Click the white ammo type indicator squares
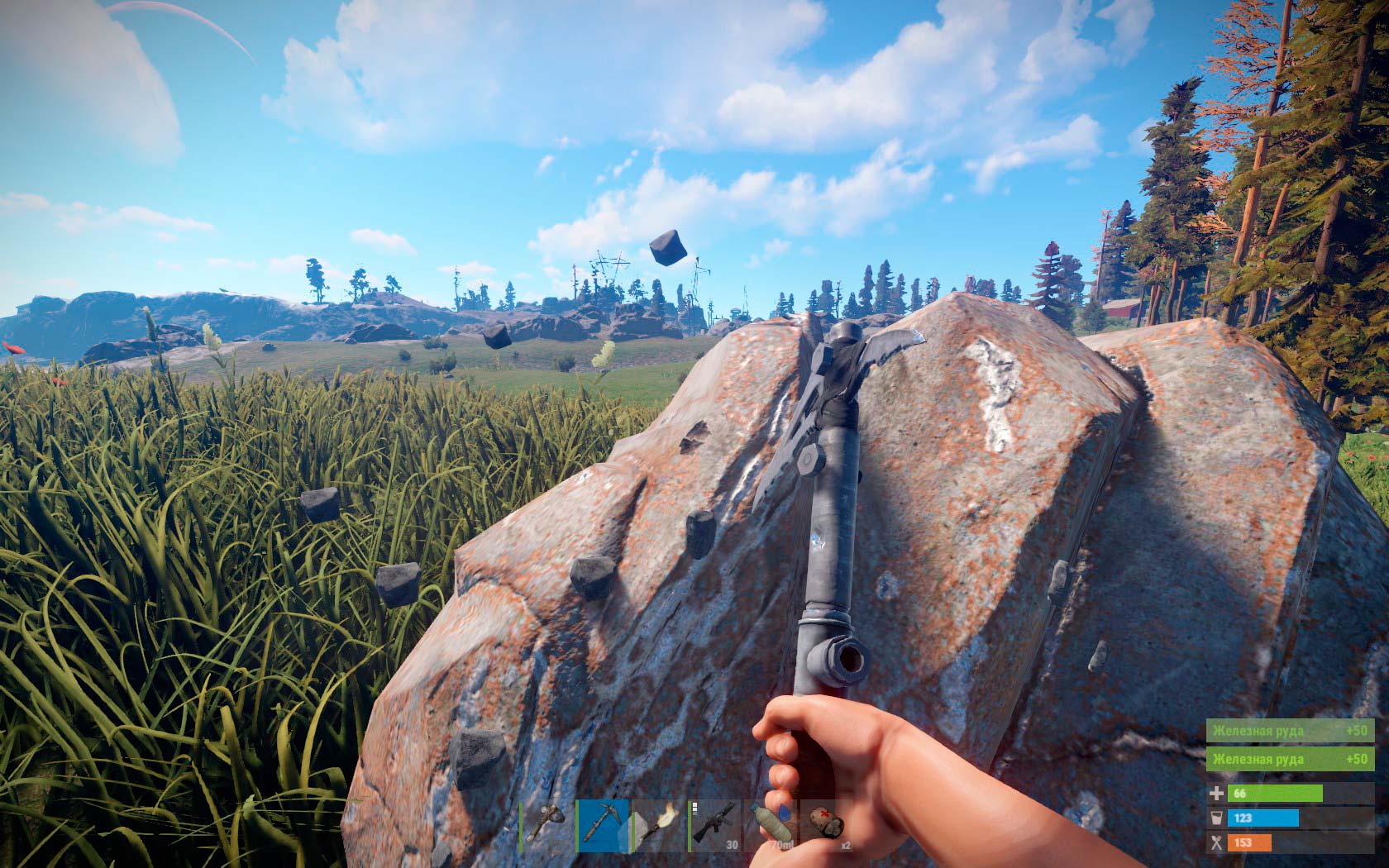This screenshot has width=1389, height=868. pyautogui.click(x=694, y=808)
